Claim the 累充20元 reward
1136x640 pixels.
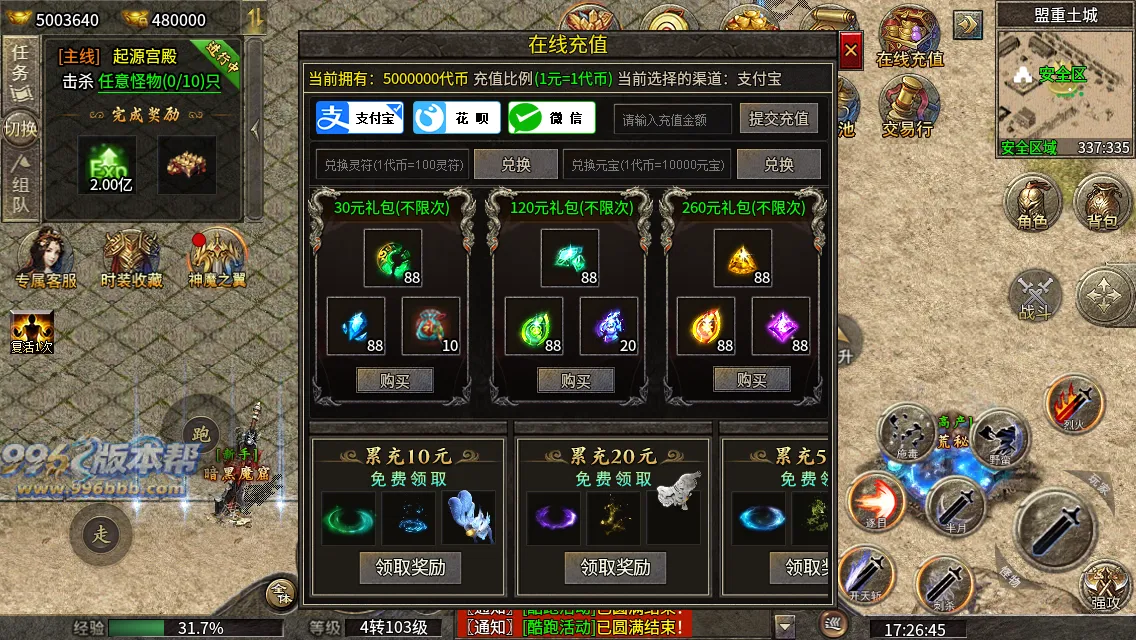pos(615,567)
